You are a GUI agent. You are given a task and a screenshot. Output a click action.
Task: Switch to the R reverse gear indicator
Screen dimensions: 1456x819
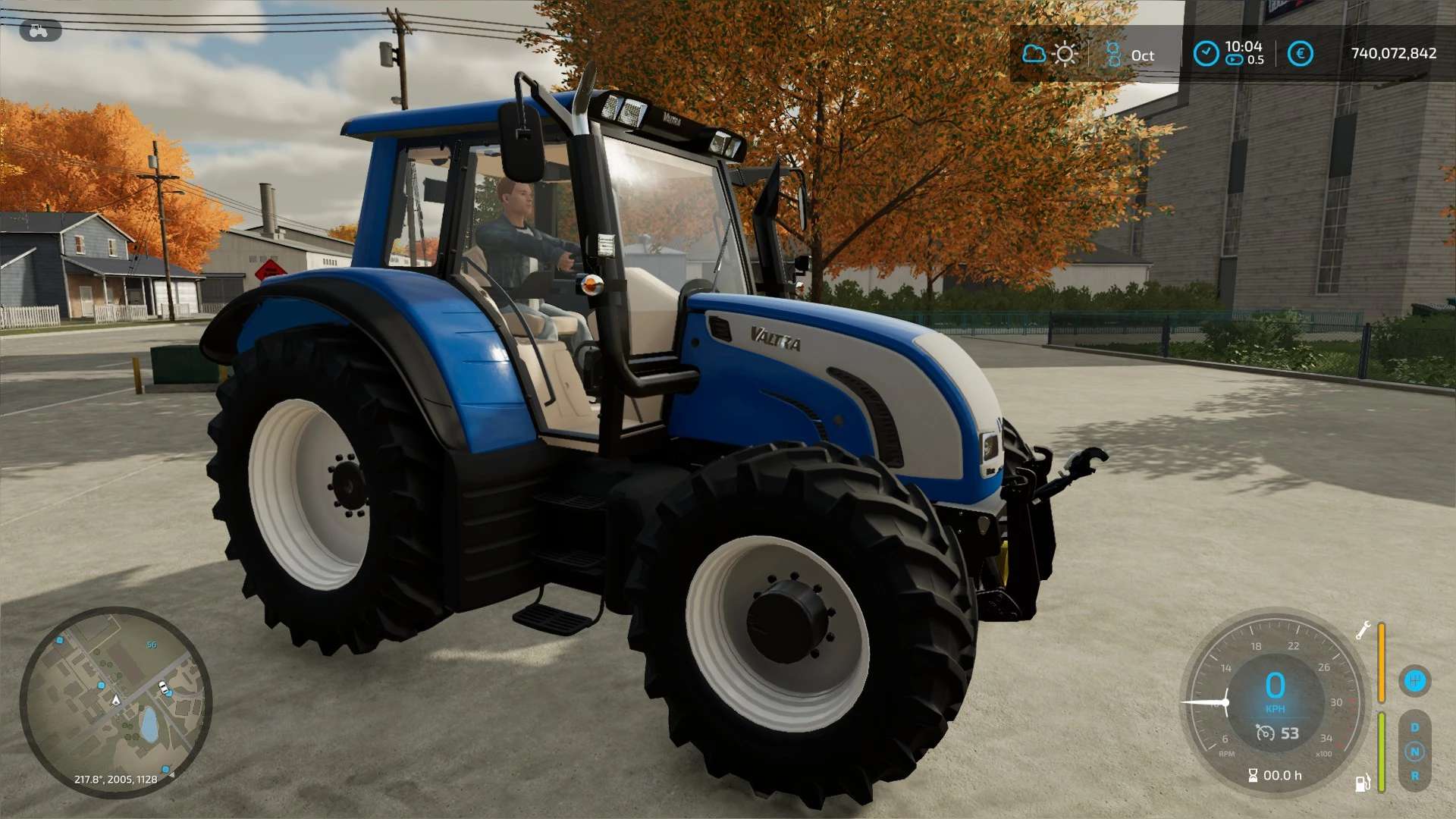pyautogui.click(x=1414, y=776)
